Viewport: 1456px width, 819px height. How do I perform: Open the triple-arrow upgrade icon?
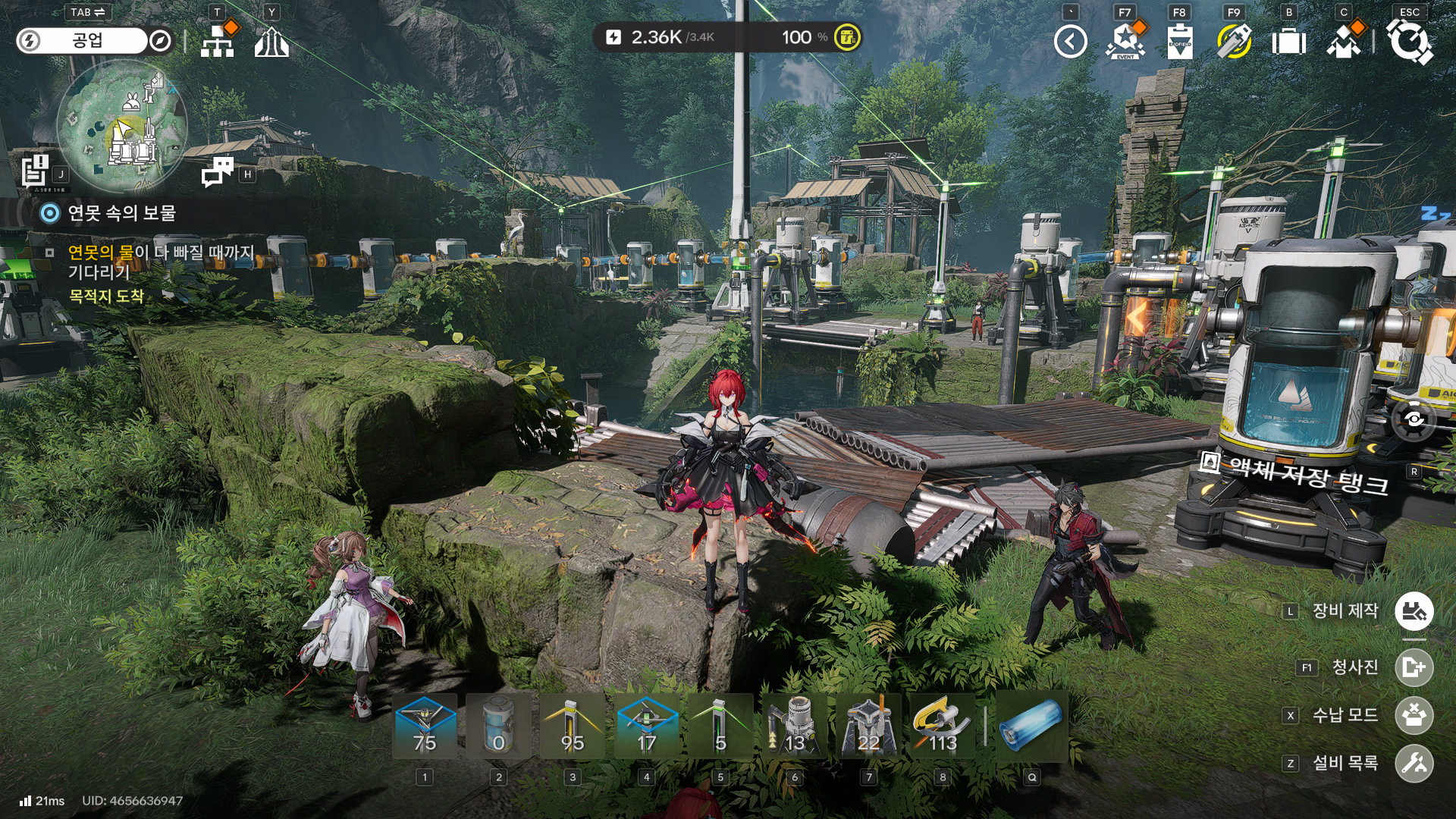coord(271,41)
